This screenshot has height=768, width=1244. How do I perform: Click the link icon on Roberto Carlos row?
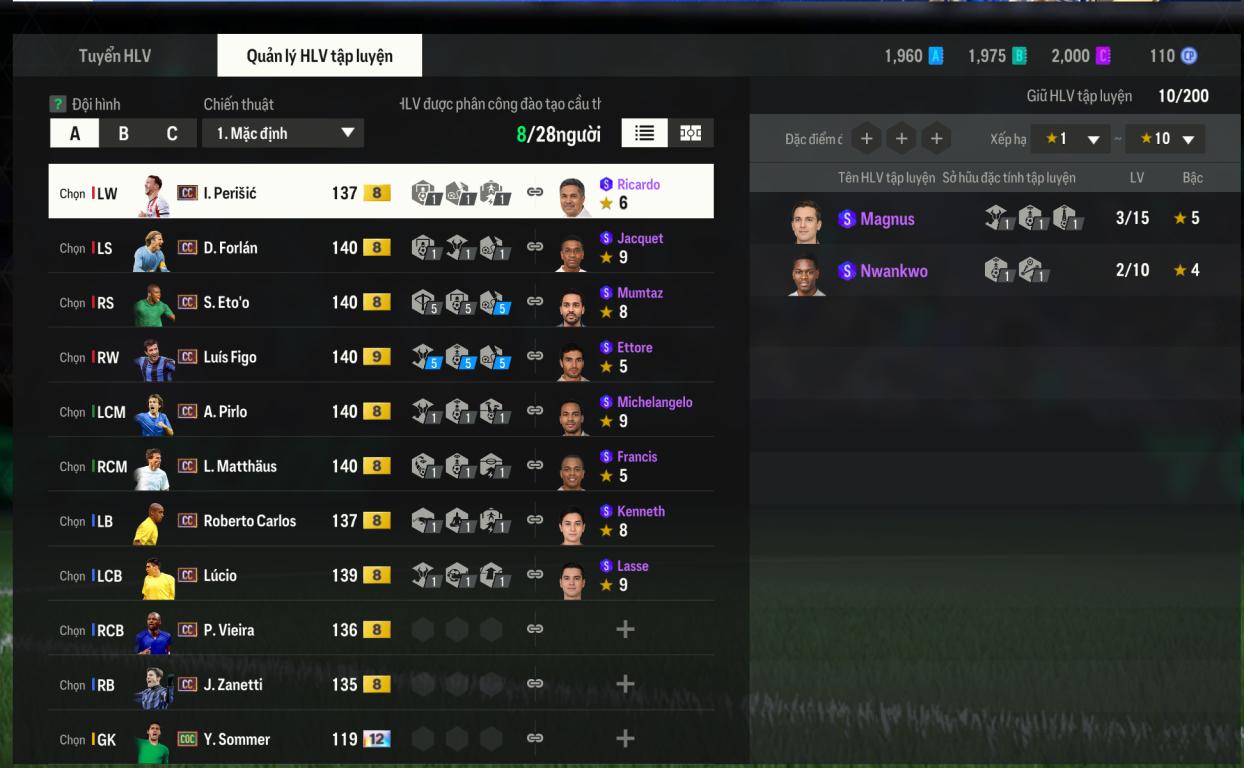[535, 520]
